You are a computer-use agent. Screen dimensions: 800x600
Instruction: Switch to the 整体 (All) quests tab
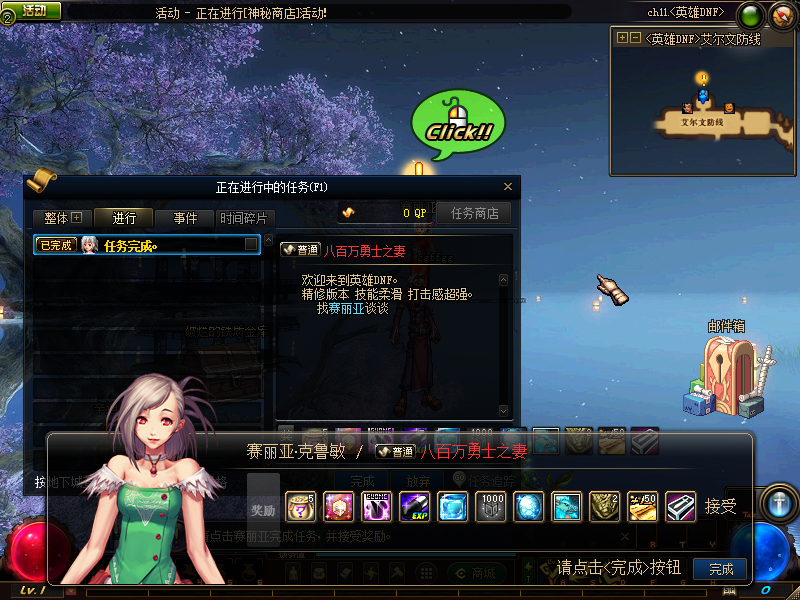click(62, 218)
